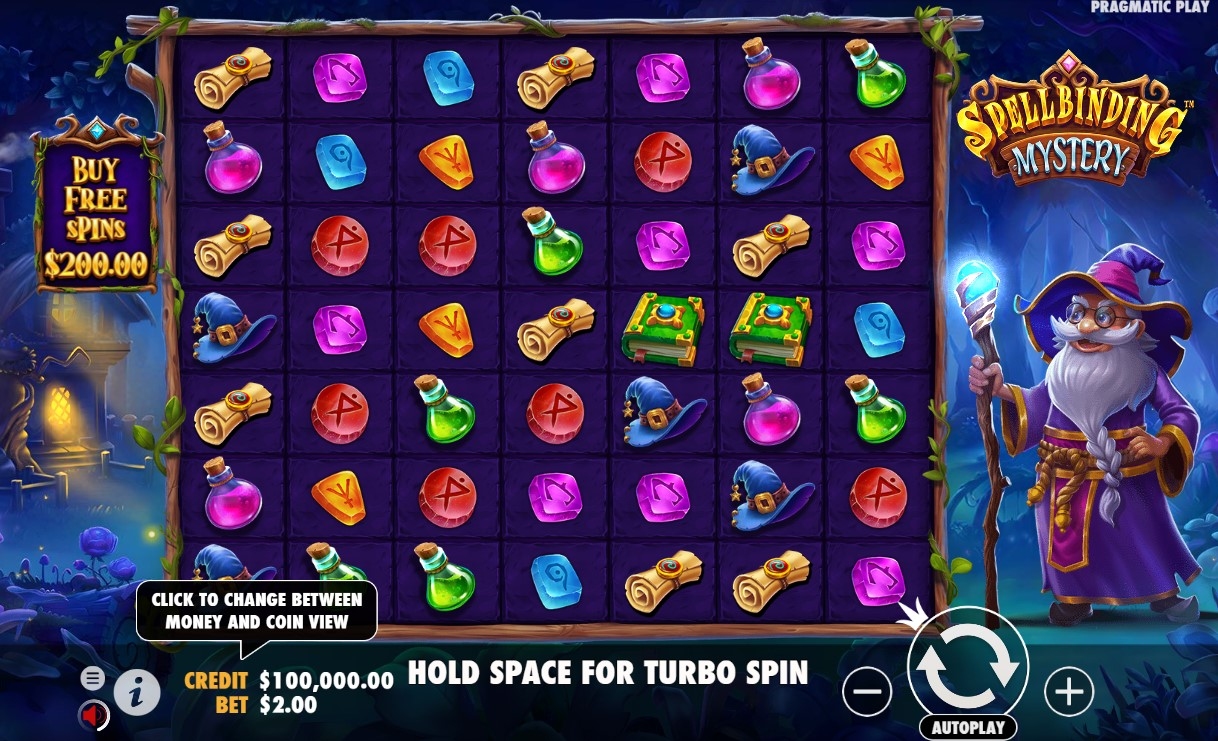Spin the reels with the circular arrow button
1218x741 pixels.
point(967,666)
